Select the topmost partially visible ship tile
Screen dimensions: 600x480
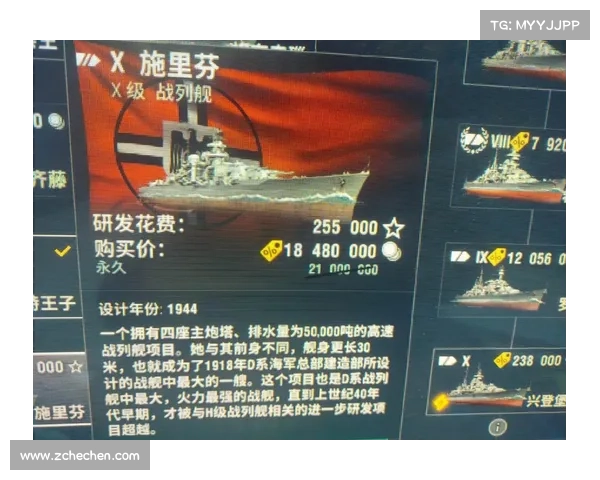(x=520, y=60)
